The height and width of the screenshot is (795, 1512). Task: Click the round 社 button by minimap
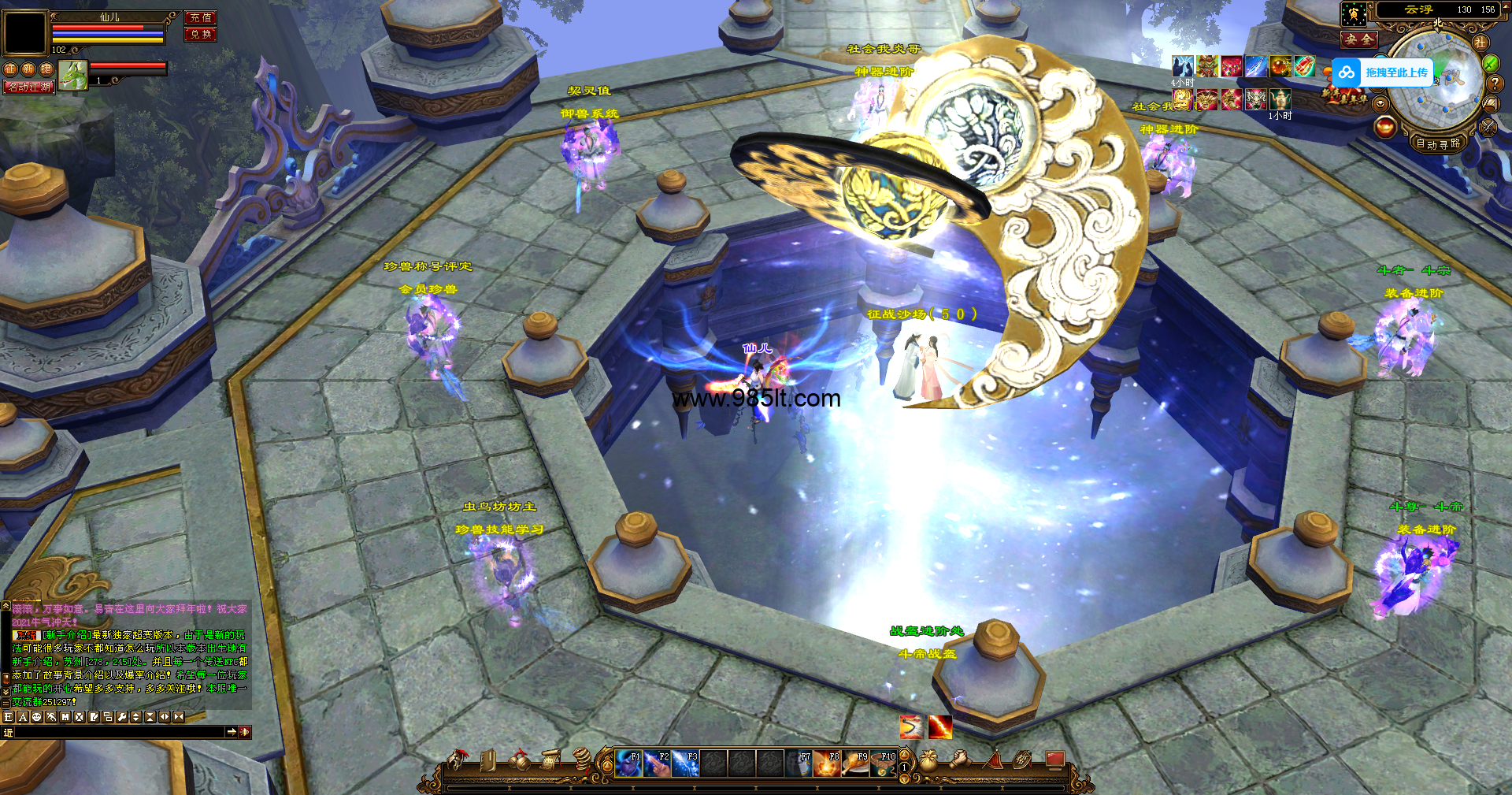coord(1480,43)
